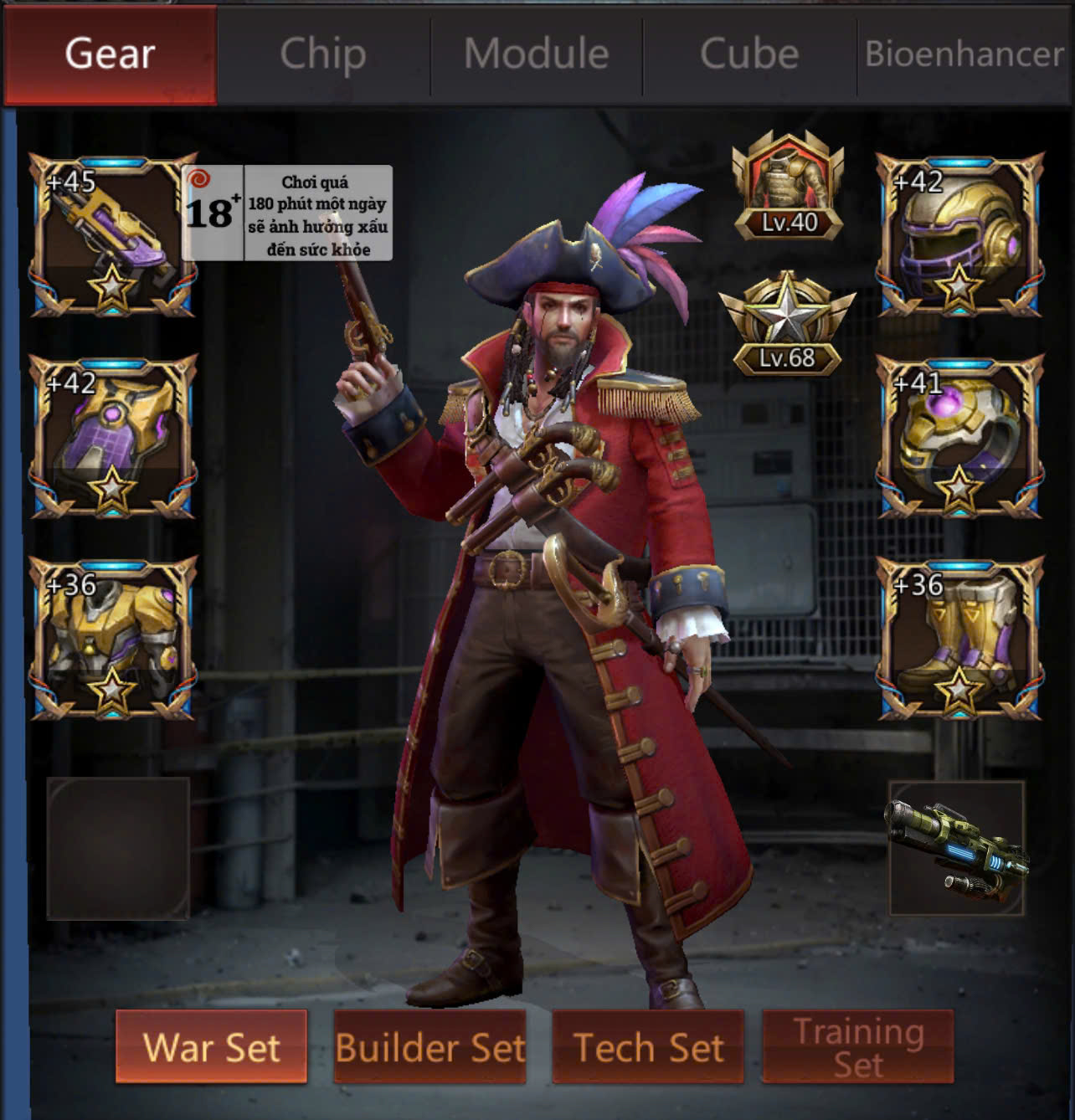Viewport: 1075px width, 1120px height.
Task: Choose the +36 boots gear slot
Action: click(x=960, y=637)
